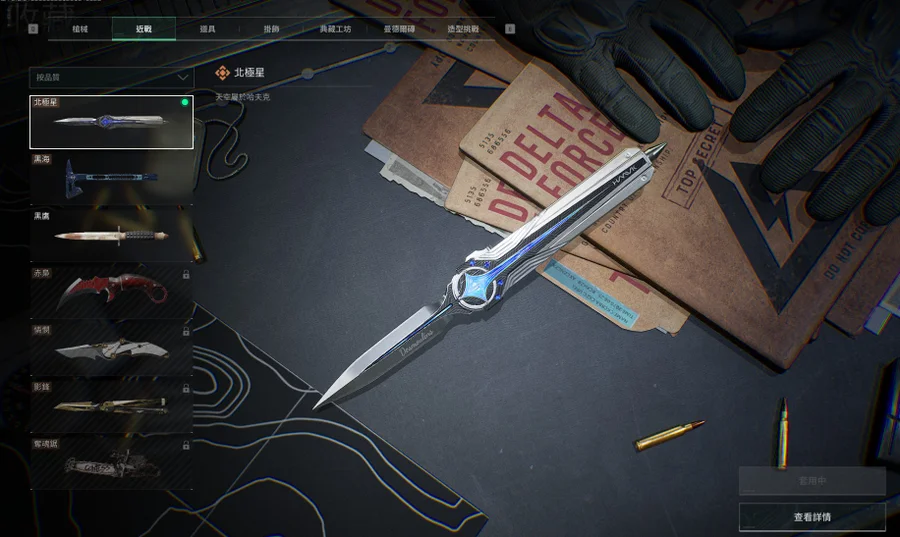
Task: Open the 道具 items tab
Action: click(x=207, y=30)
